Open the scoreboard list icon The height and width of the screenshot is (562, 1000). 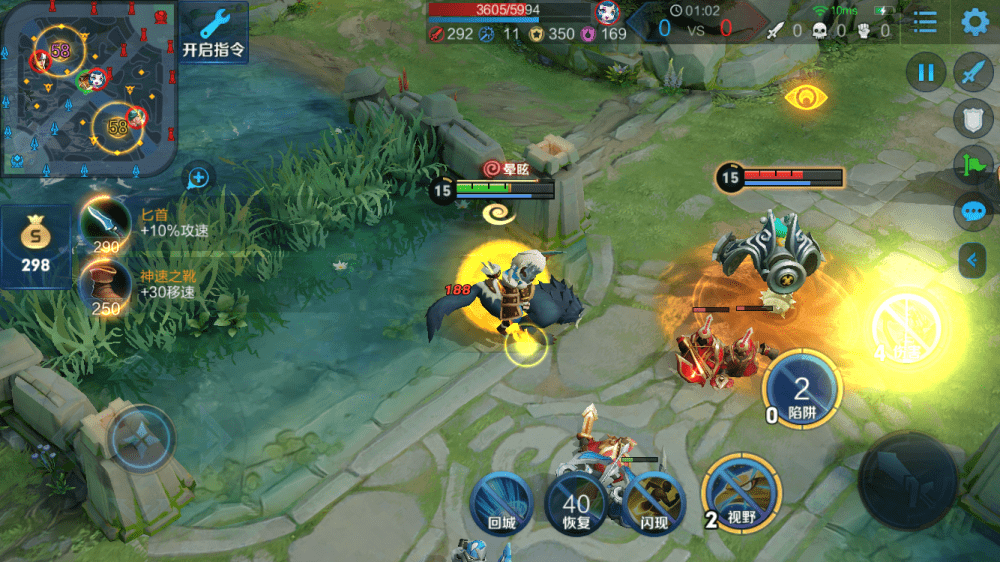(x=926, y=22)
